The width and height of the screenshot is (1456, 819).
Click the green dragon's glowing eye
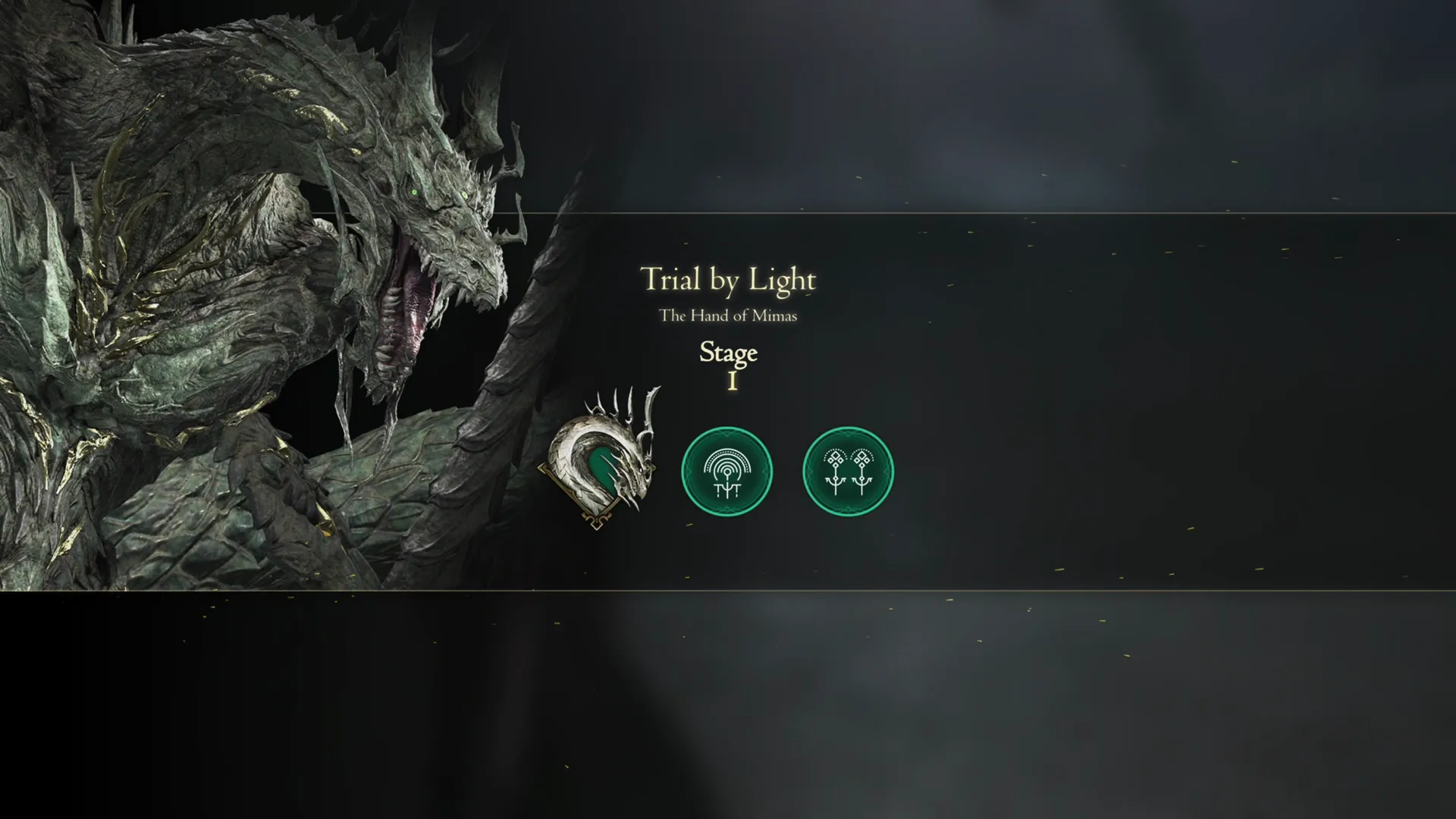416,191
